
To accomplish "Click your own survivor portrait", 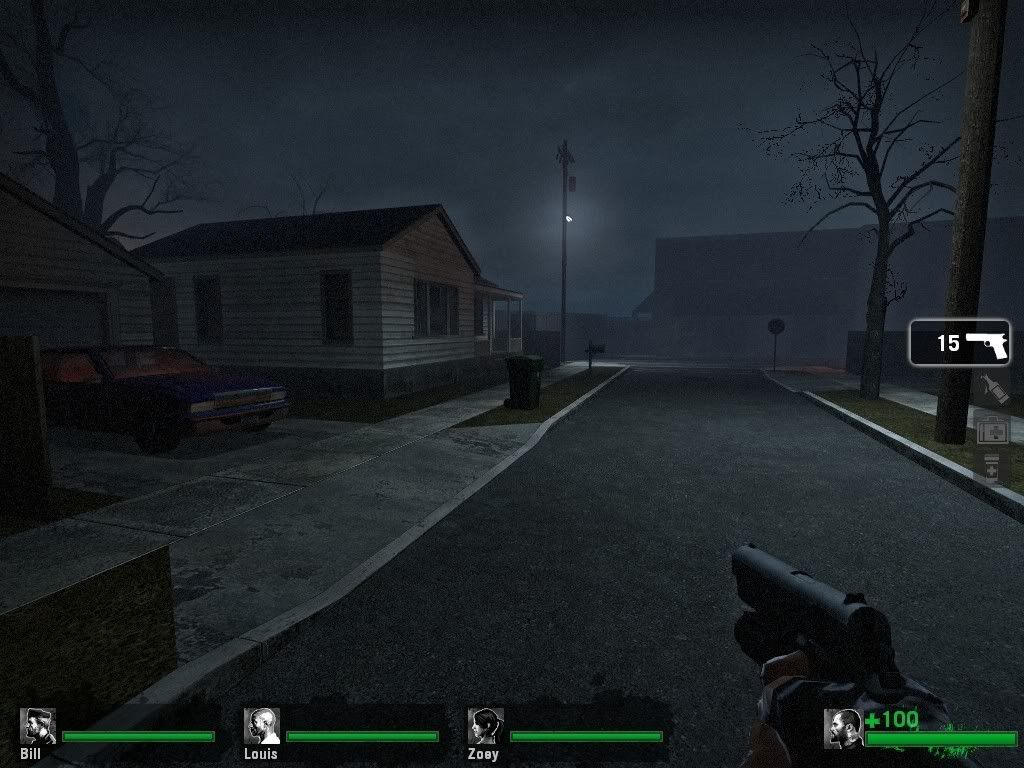I will (842, 727).
